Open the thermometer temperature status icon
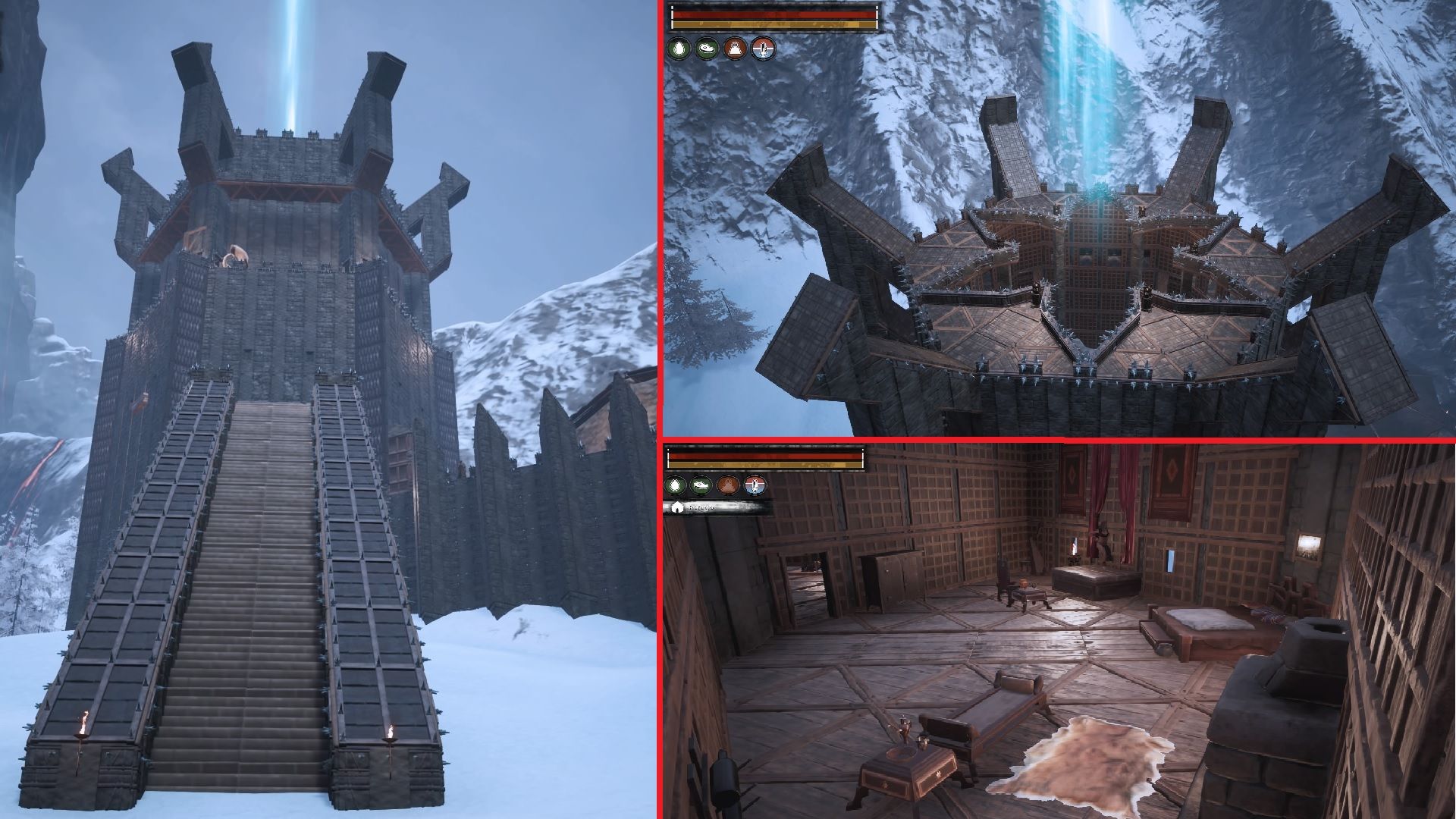This screenshot has height=819, width=1456. click(763, 50)
